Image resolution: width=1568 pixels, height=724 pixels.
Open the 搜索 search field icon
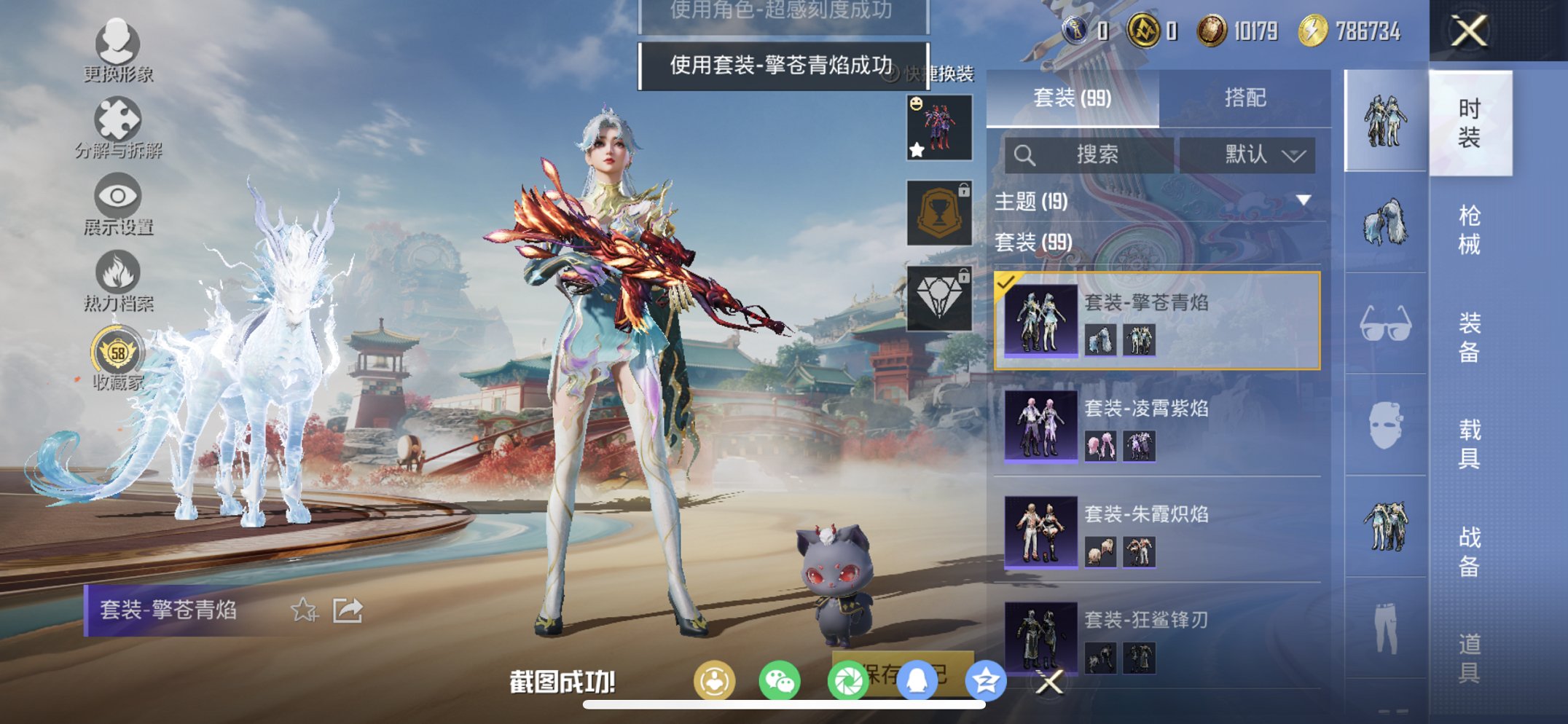click(1026, 154)
